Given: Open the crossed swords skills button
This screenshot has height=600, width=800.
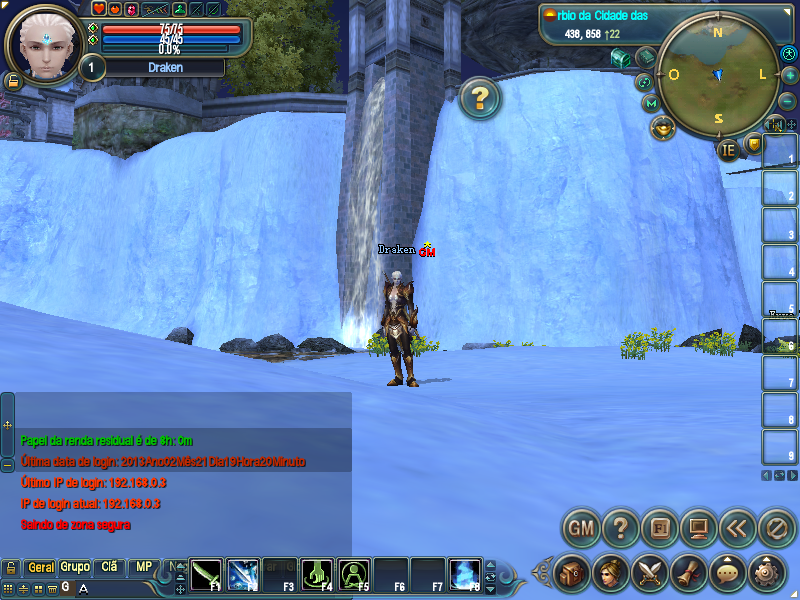Looking at the screenshot, I should point(649,572).
